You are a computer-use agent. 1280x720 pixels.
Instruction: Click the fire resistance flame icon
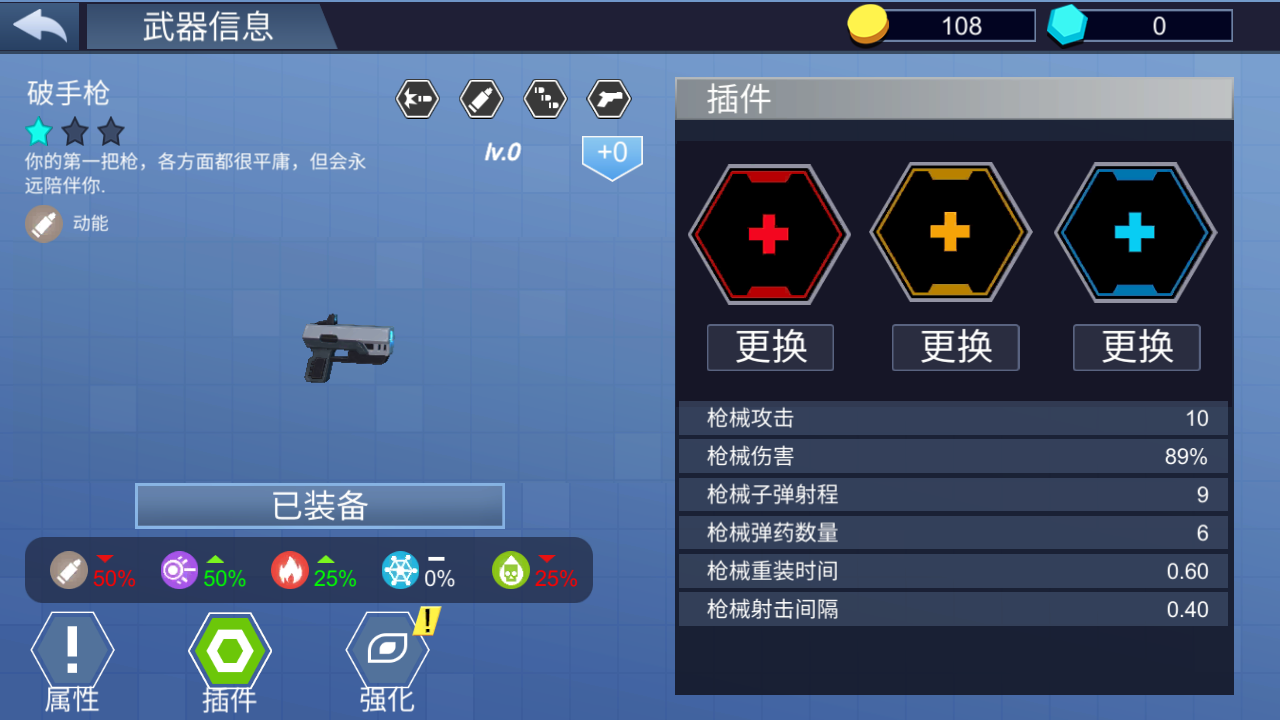[289, 571]
